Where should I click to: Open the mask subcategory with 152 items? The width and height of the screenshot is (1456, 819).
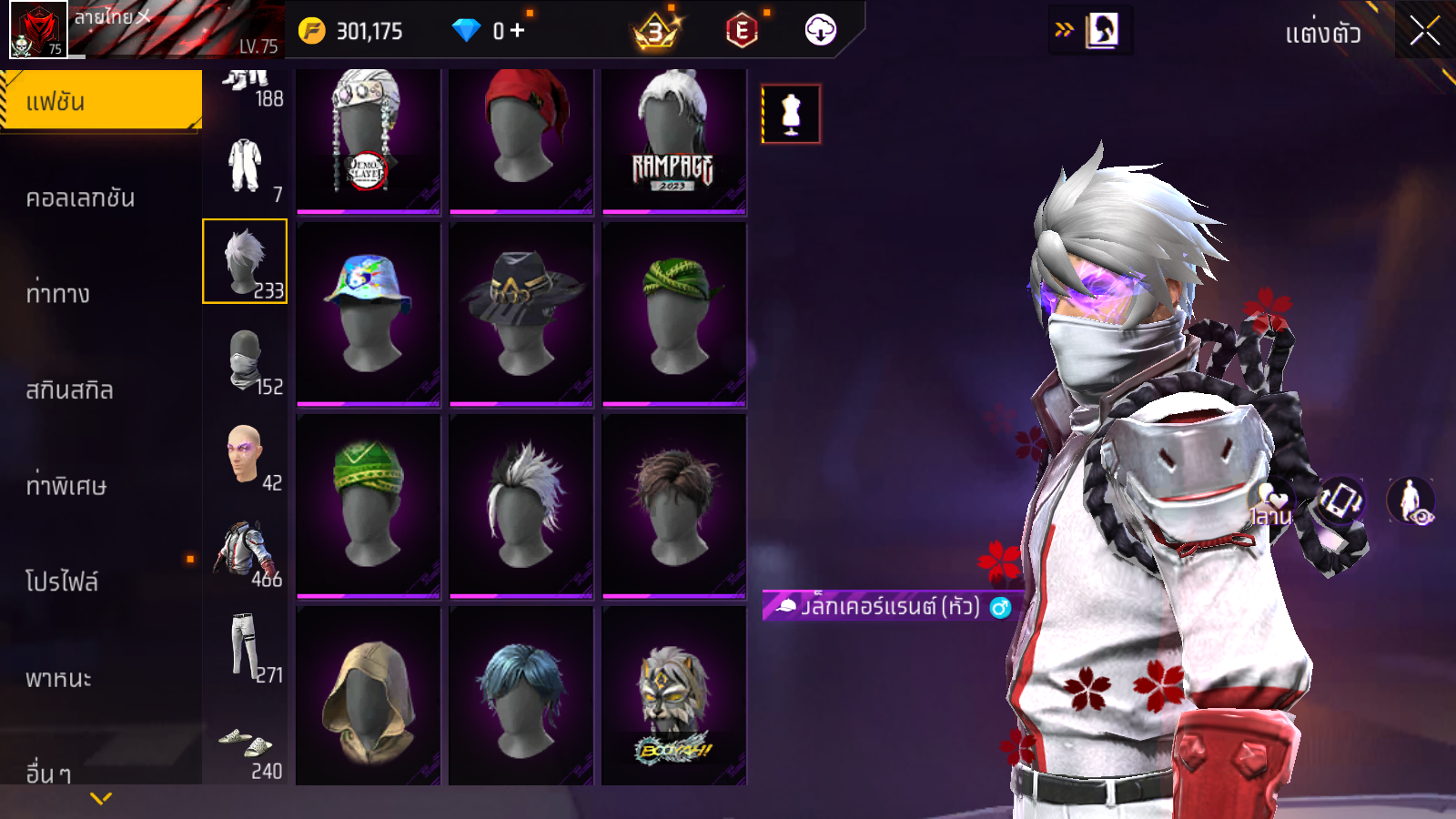[x=246, y=362]
